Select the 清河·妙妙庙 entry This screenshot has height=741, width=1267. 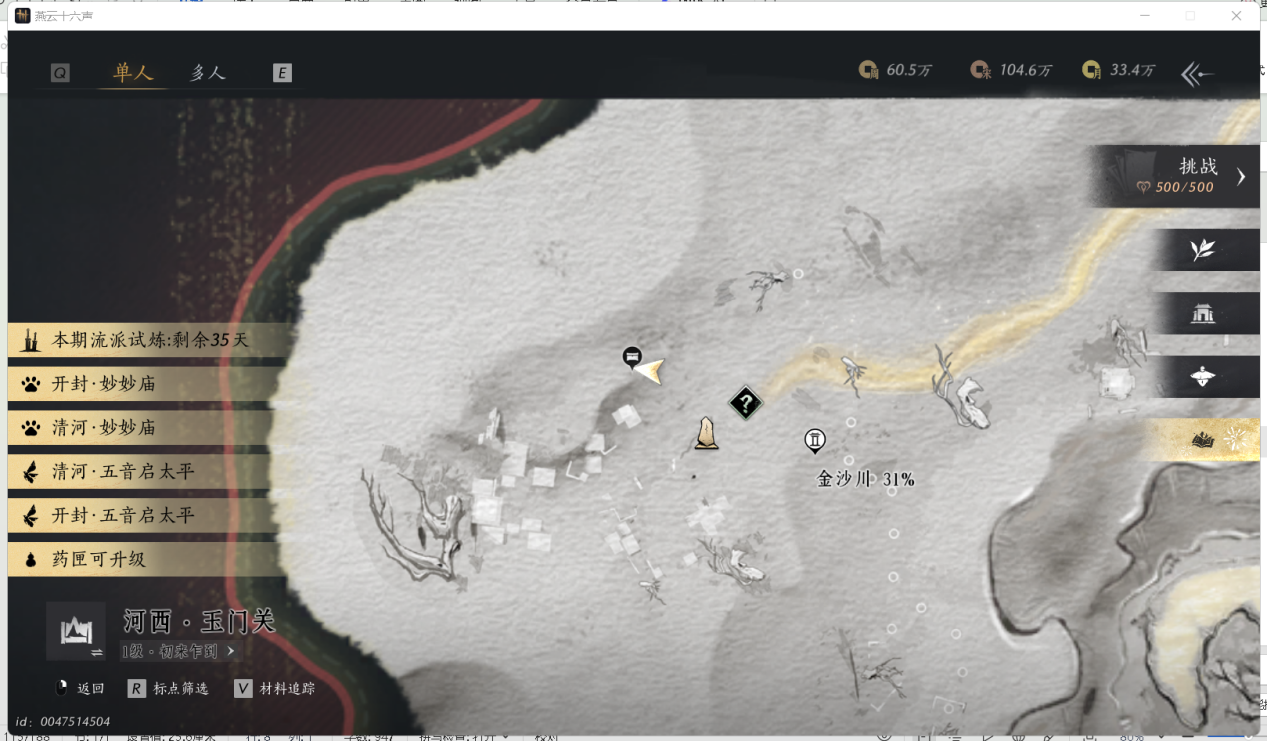pos(140,428)
